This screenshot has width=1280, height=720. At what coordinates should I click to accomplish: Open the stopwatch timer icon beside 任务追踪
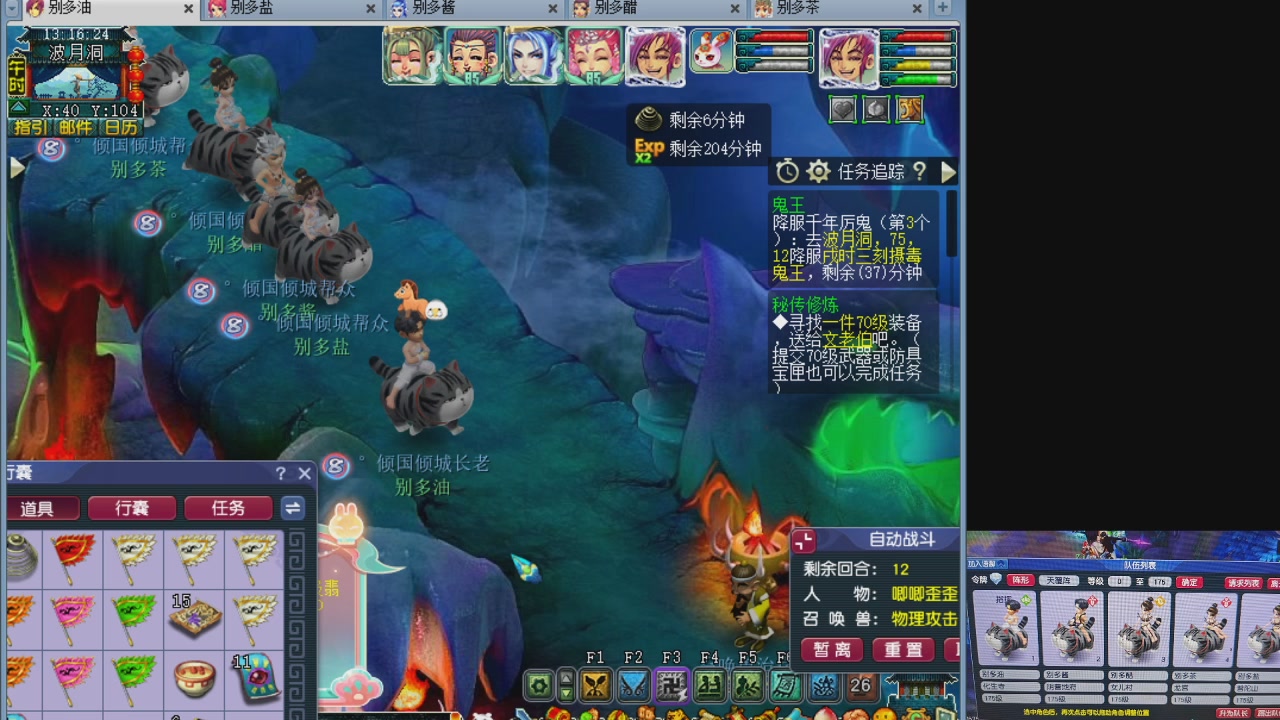coord(787,171)
